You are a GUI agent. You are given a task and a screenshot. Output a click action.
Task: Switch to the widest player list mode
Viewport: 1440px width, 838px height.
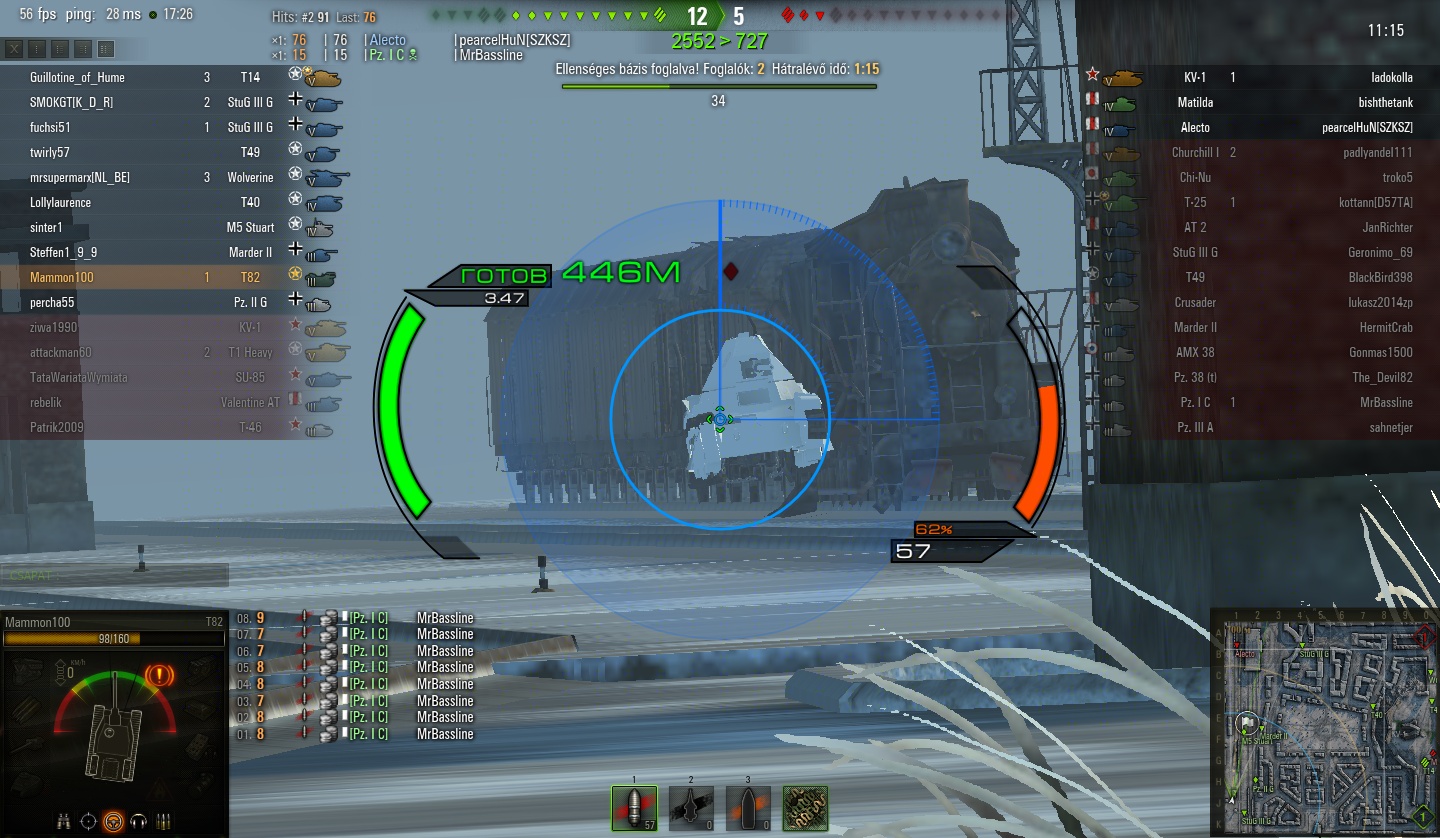pos(106,49)
